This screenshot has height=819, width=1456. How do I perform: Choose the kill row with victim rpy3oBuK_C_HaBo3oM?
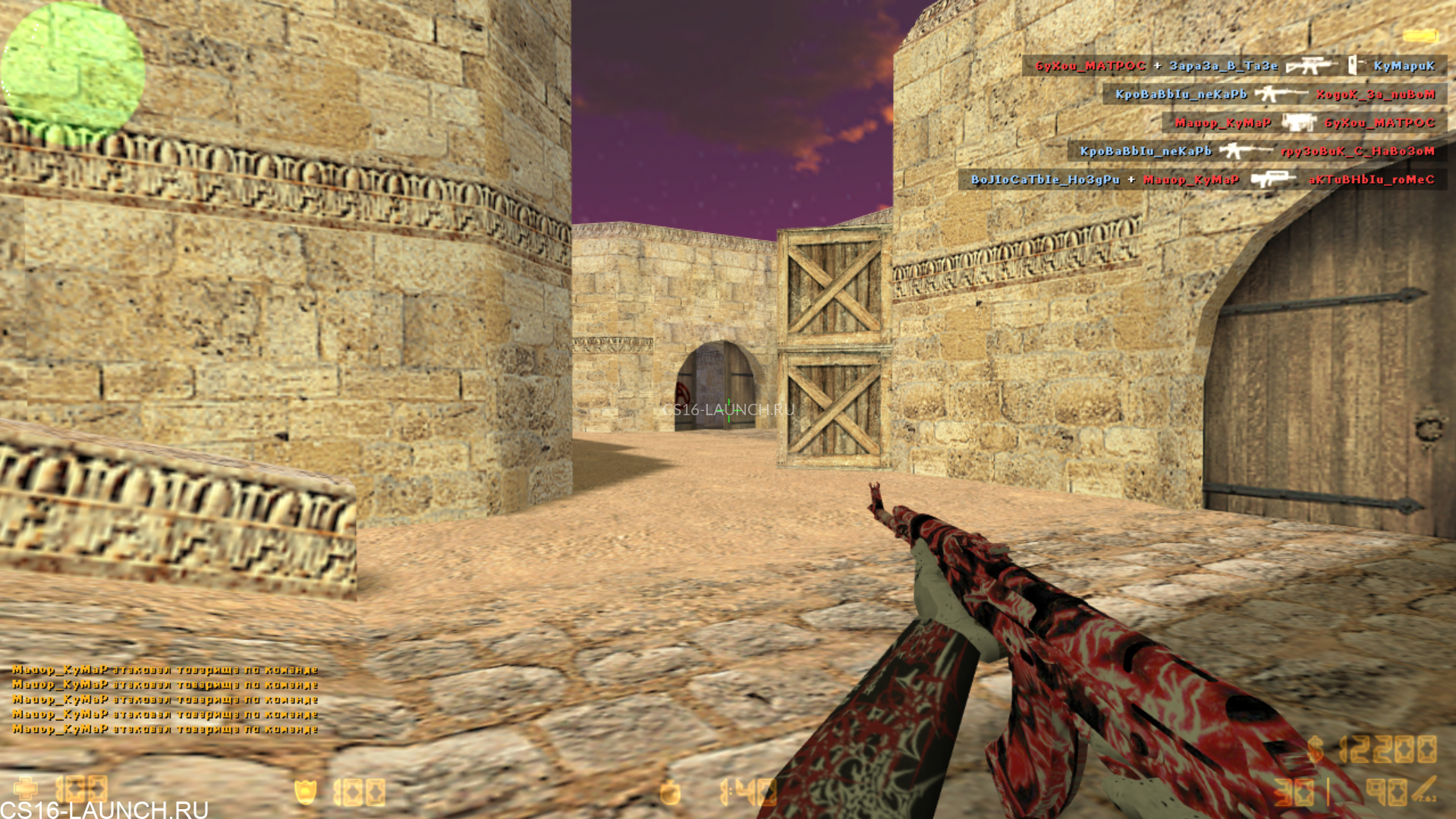click(x=1256, y=151)
